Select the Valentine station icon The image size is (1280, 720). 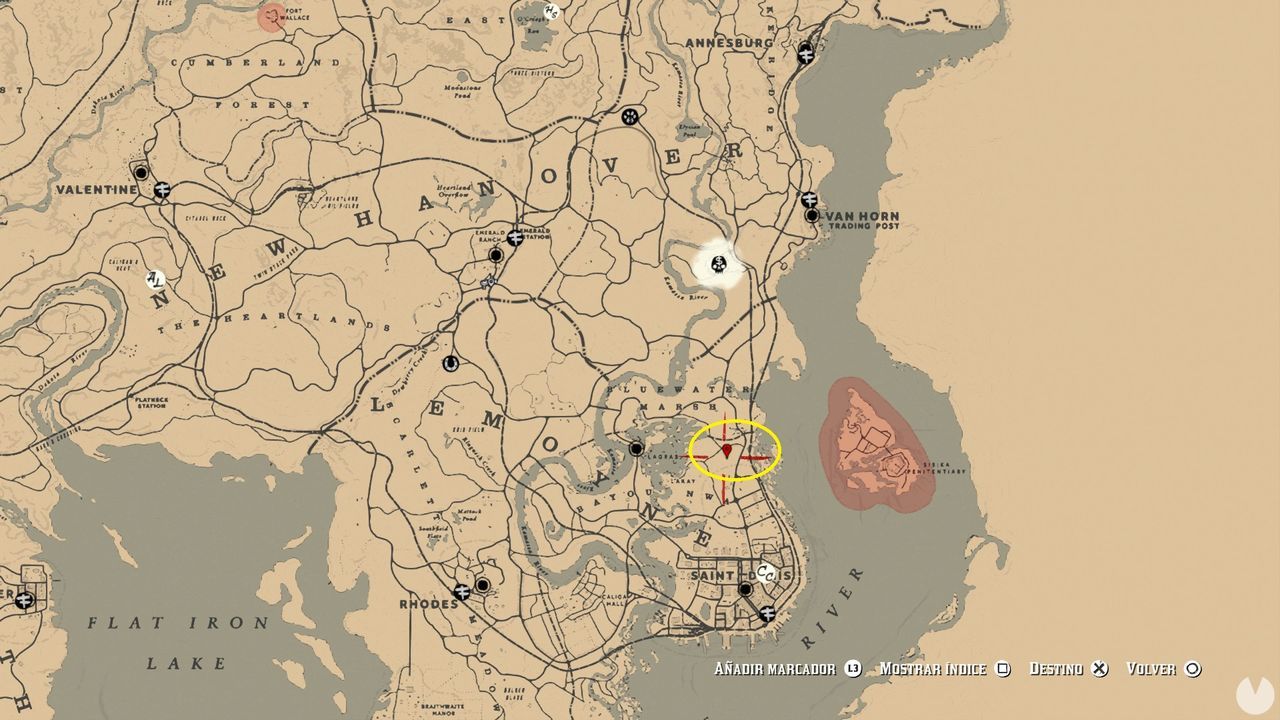[x=162, y=190]
